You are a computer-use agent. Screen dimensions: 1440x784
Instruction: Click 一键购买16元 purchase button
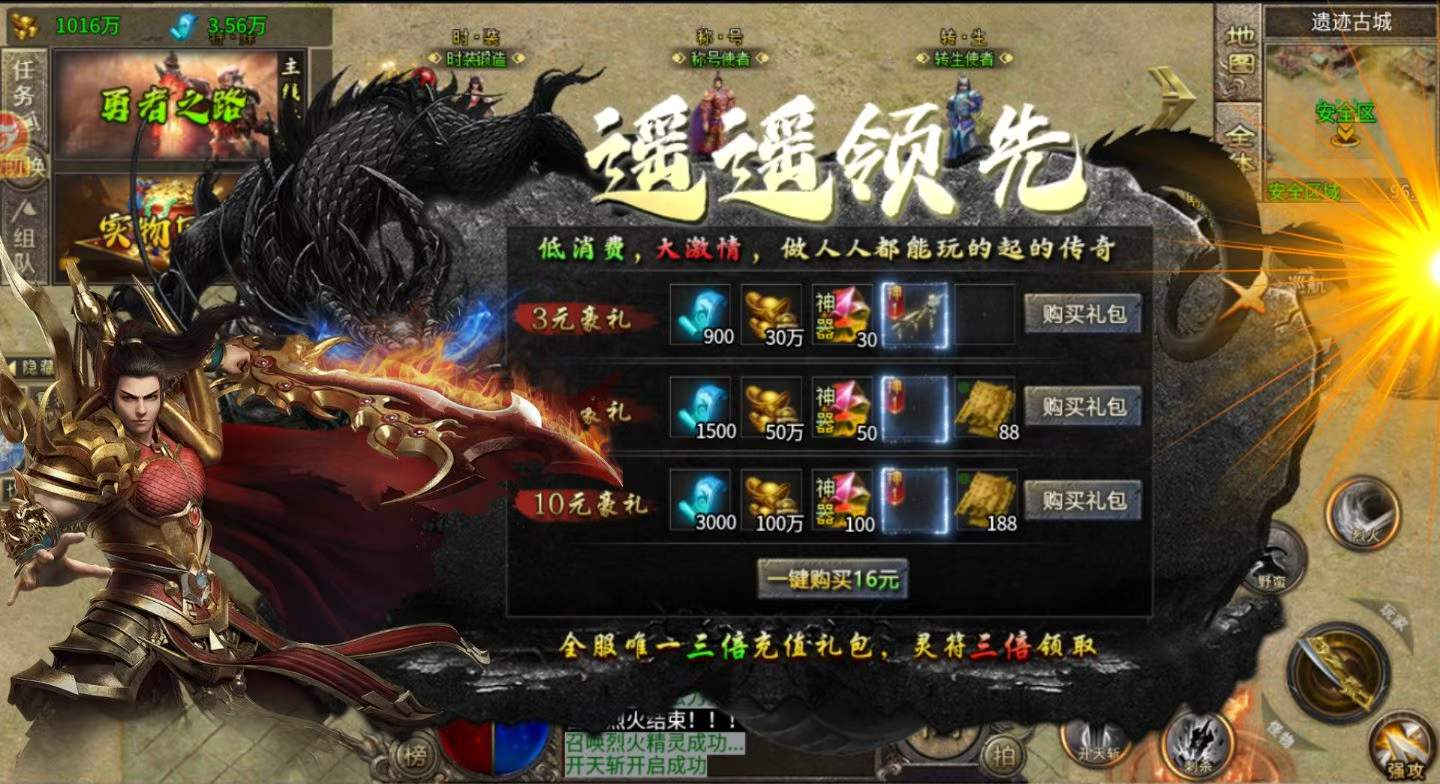click(x=830, y=578)
